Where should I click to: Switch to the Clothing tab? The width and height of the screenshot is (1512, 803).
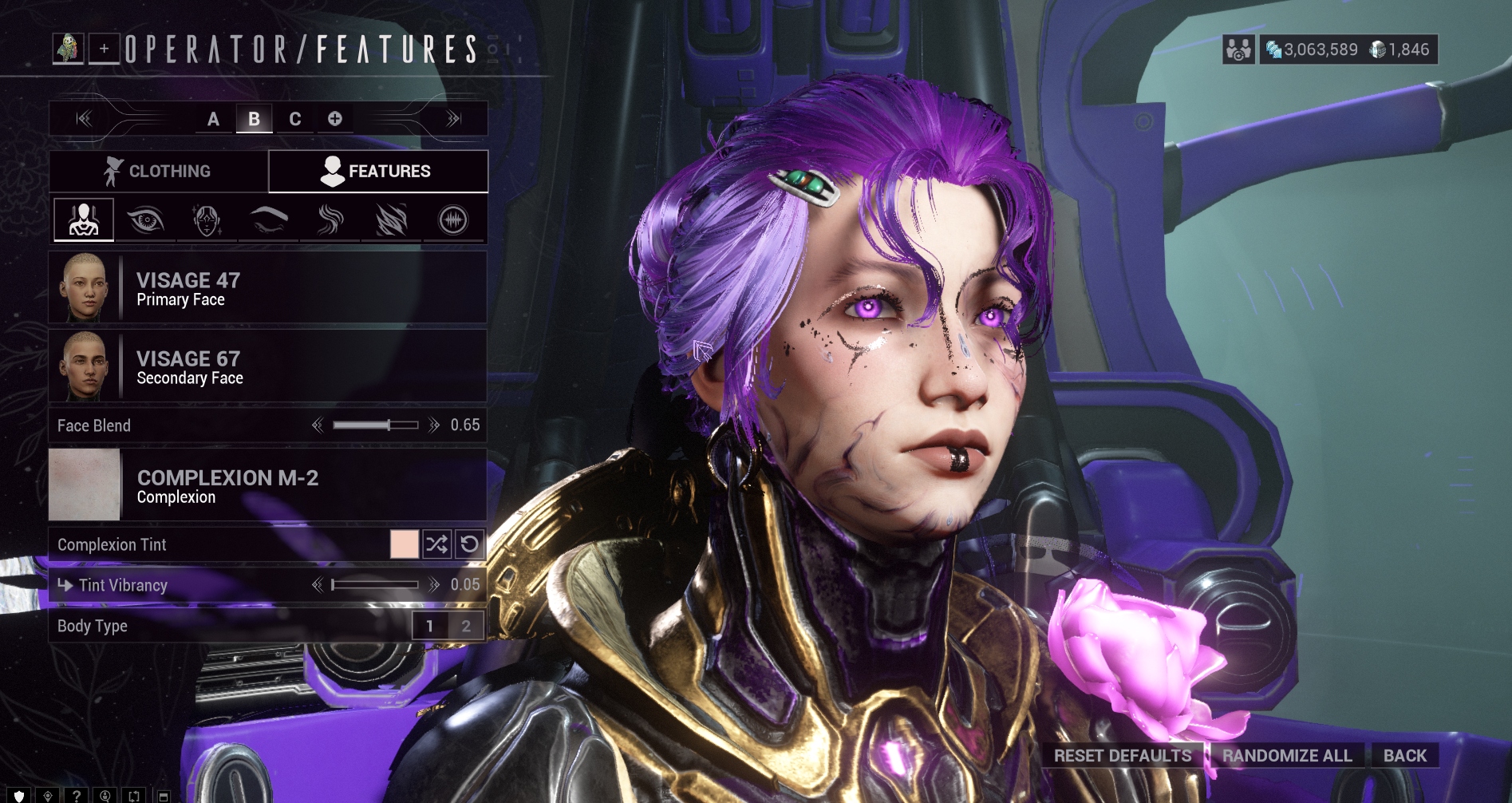point(158,171)
